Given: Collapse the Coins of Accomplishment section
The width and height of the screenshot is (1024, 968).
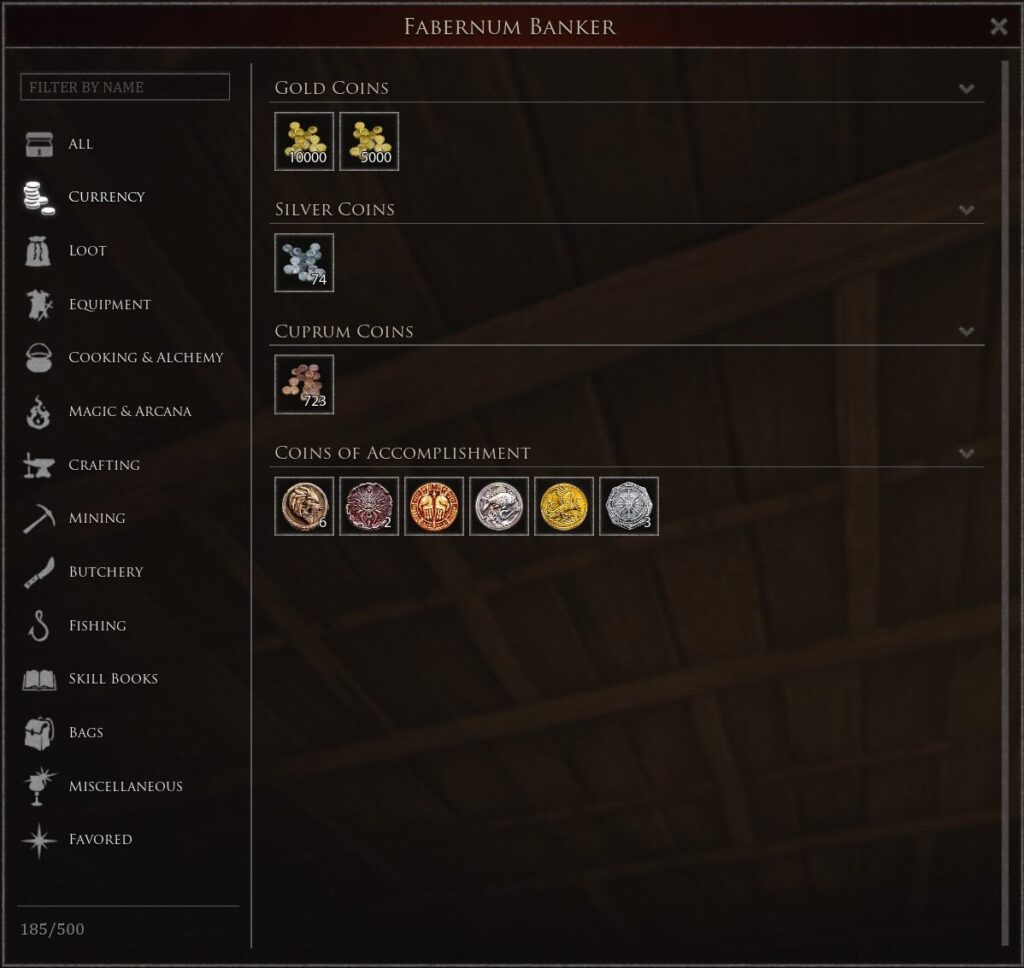Looking at the screenshot, I should coord(966,453).
